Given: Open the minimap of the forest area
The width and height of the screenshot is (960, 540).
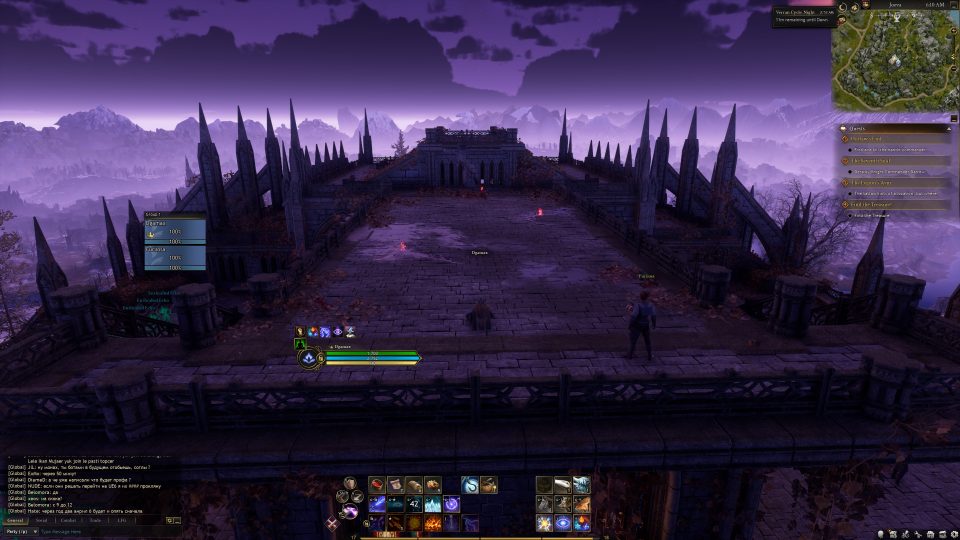Looking at the screenshot, I should tap(890, 58).
